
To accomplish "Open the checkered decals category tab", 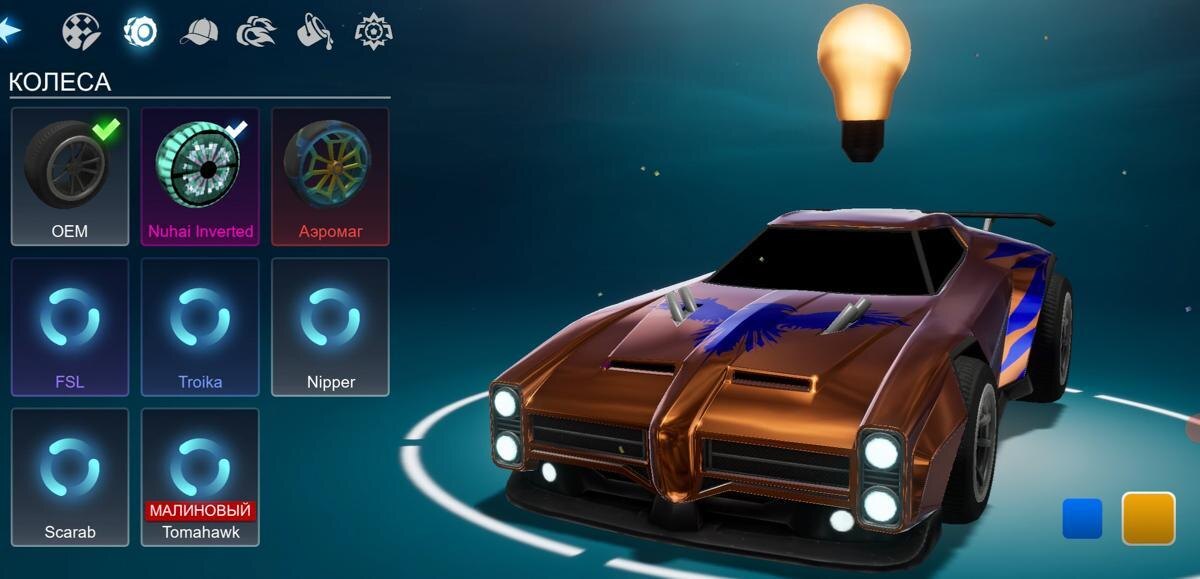I will 81,31.
